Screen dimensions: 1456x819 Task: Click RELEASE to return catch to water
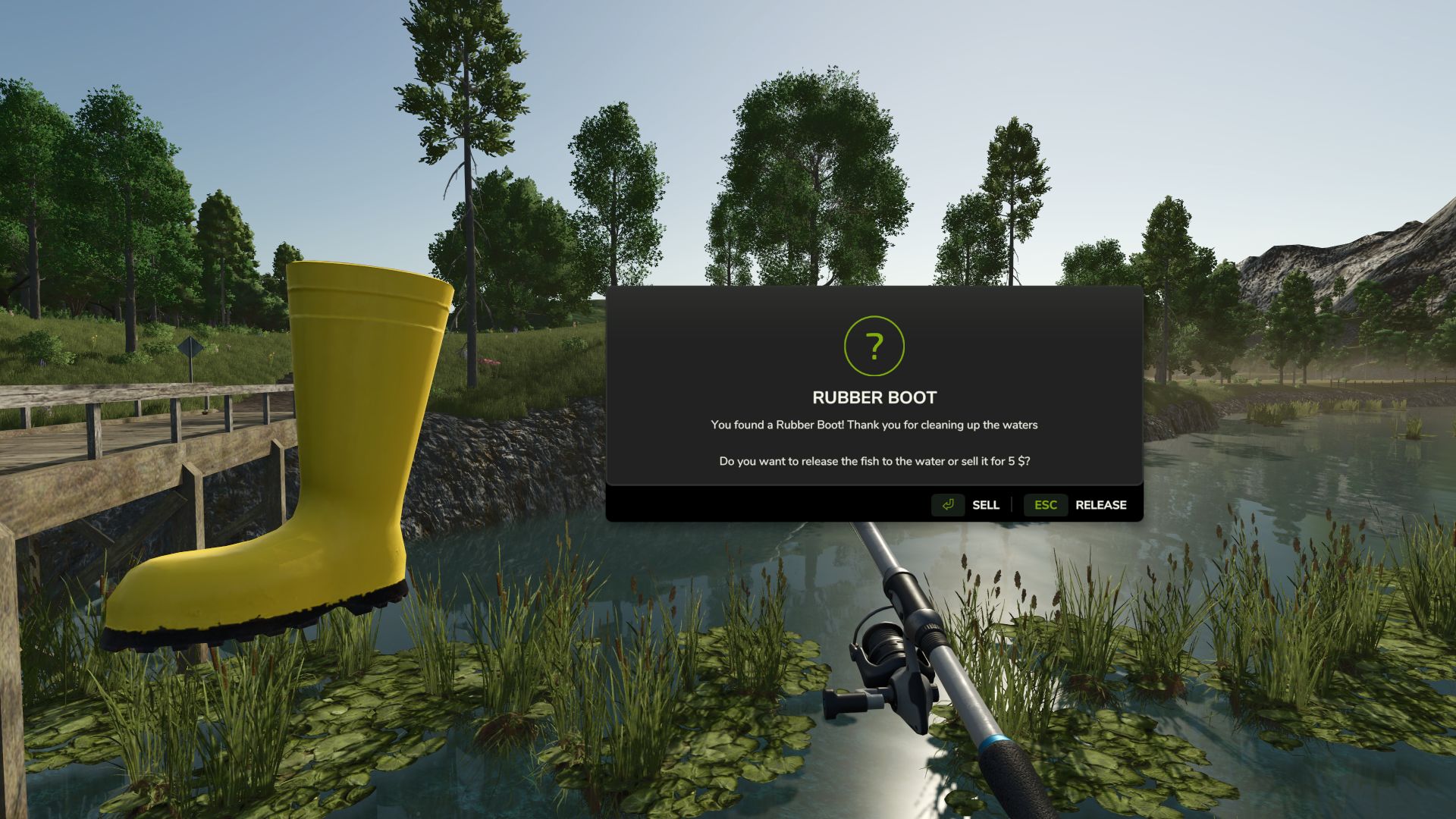(x=1100, y=505)
